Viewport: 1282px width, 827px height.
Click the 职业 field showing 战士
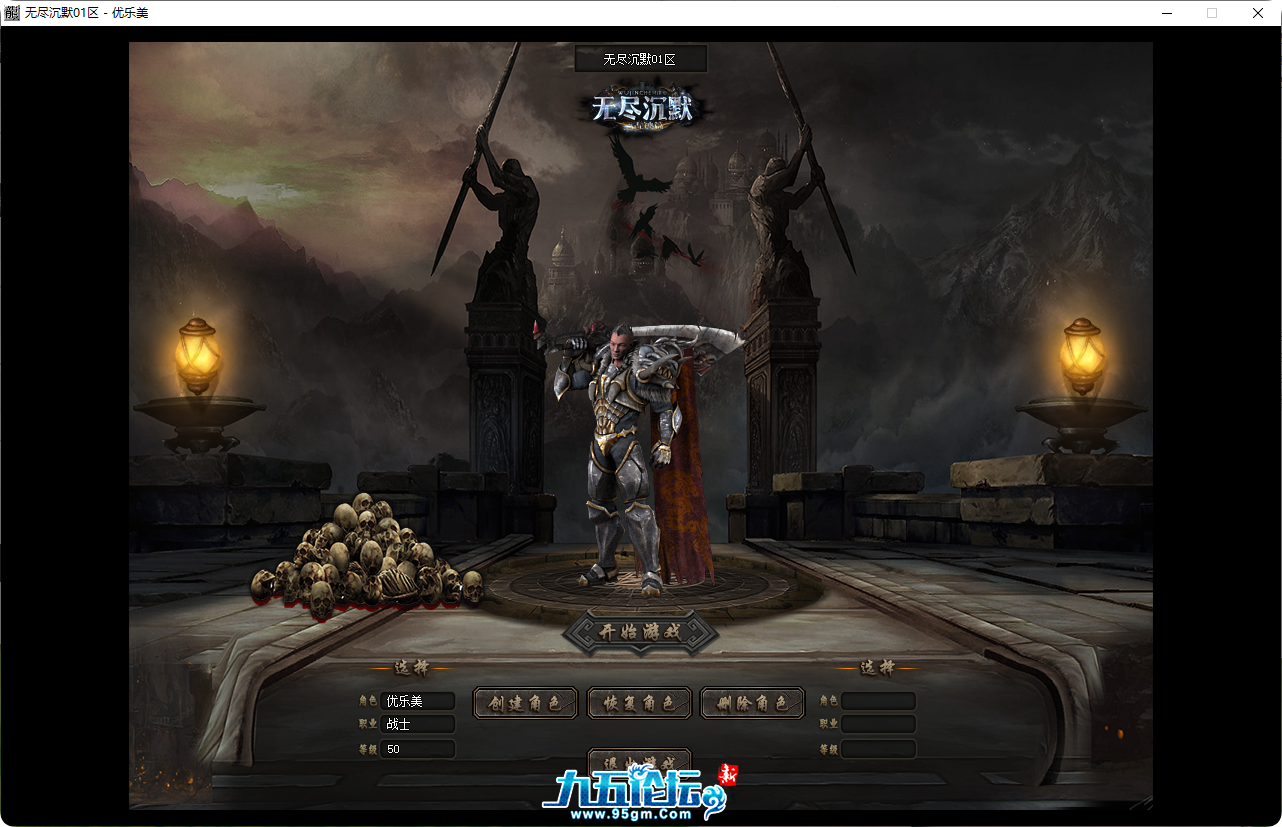pos(419,724)
